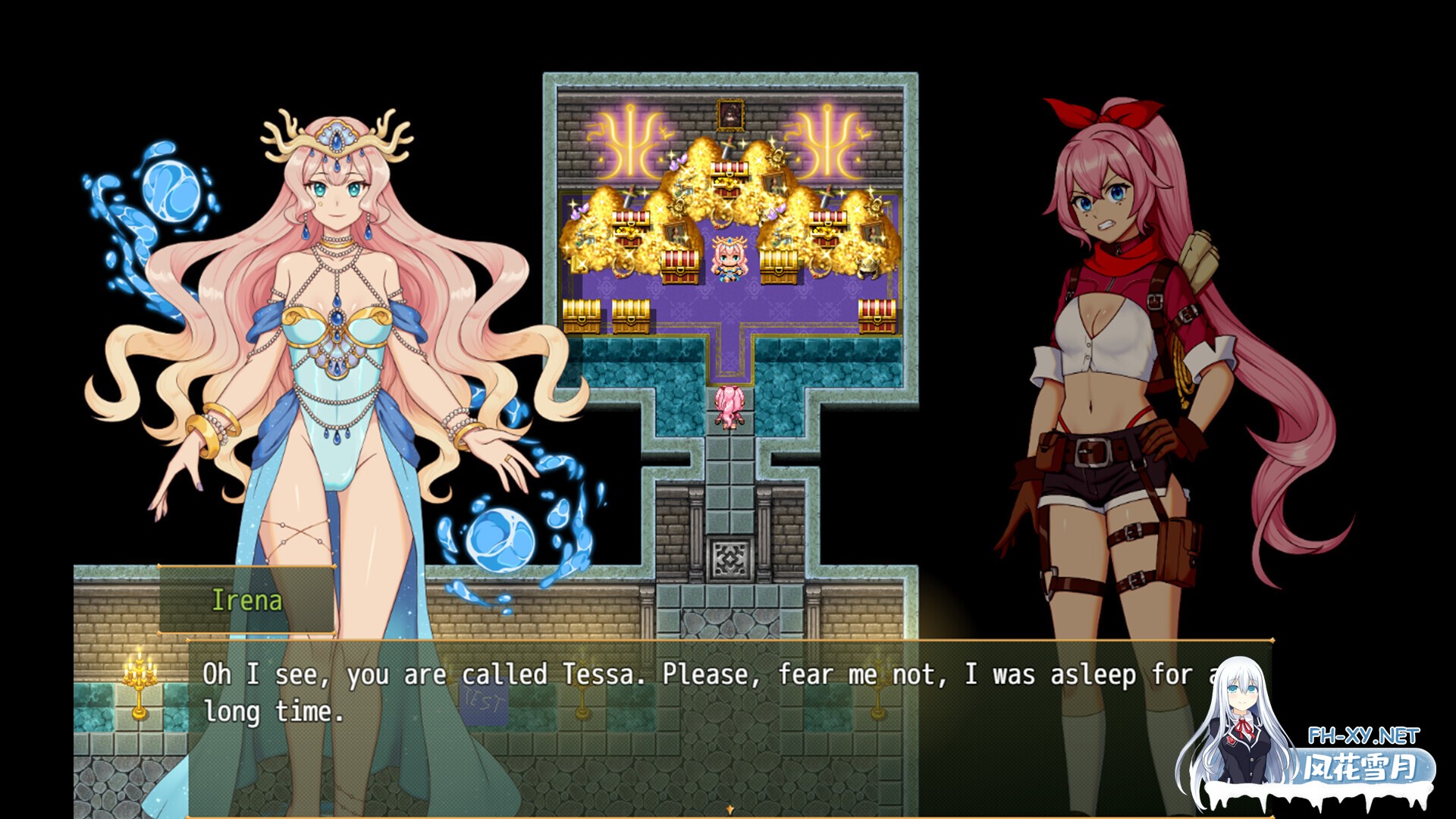Select the gold chest pair on the left ledge
Viewport: 1456px width, 819px height.
(x=607, y=315)
